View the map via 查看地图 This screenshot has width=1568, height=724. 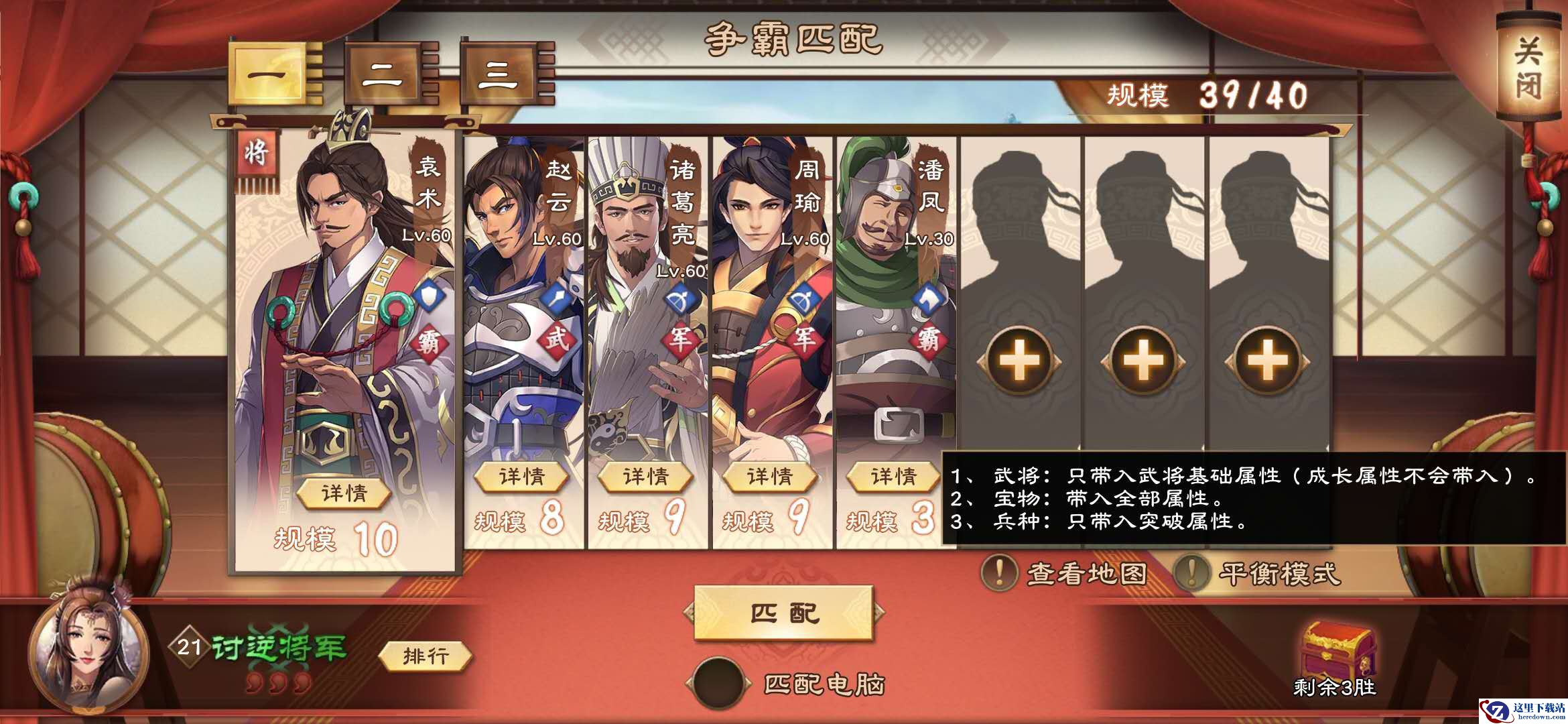point(1065,574)
